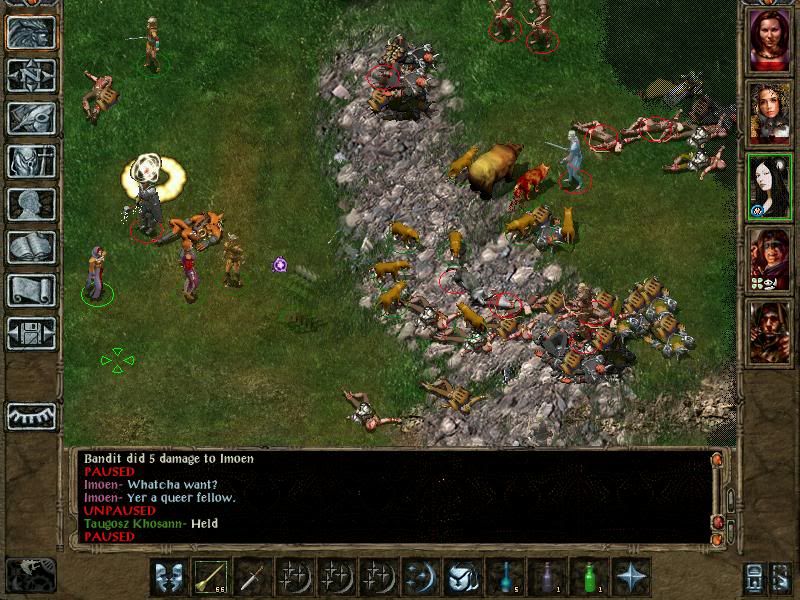Screen dimensions: 800x600
Task: Use the green potion quick item
Action: (x=589, y=577)
